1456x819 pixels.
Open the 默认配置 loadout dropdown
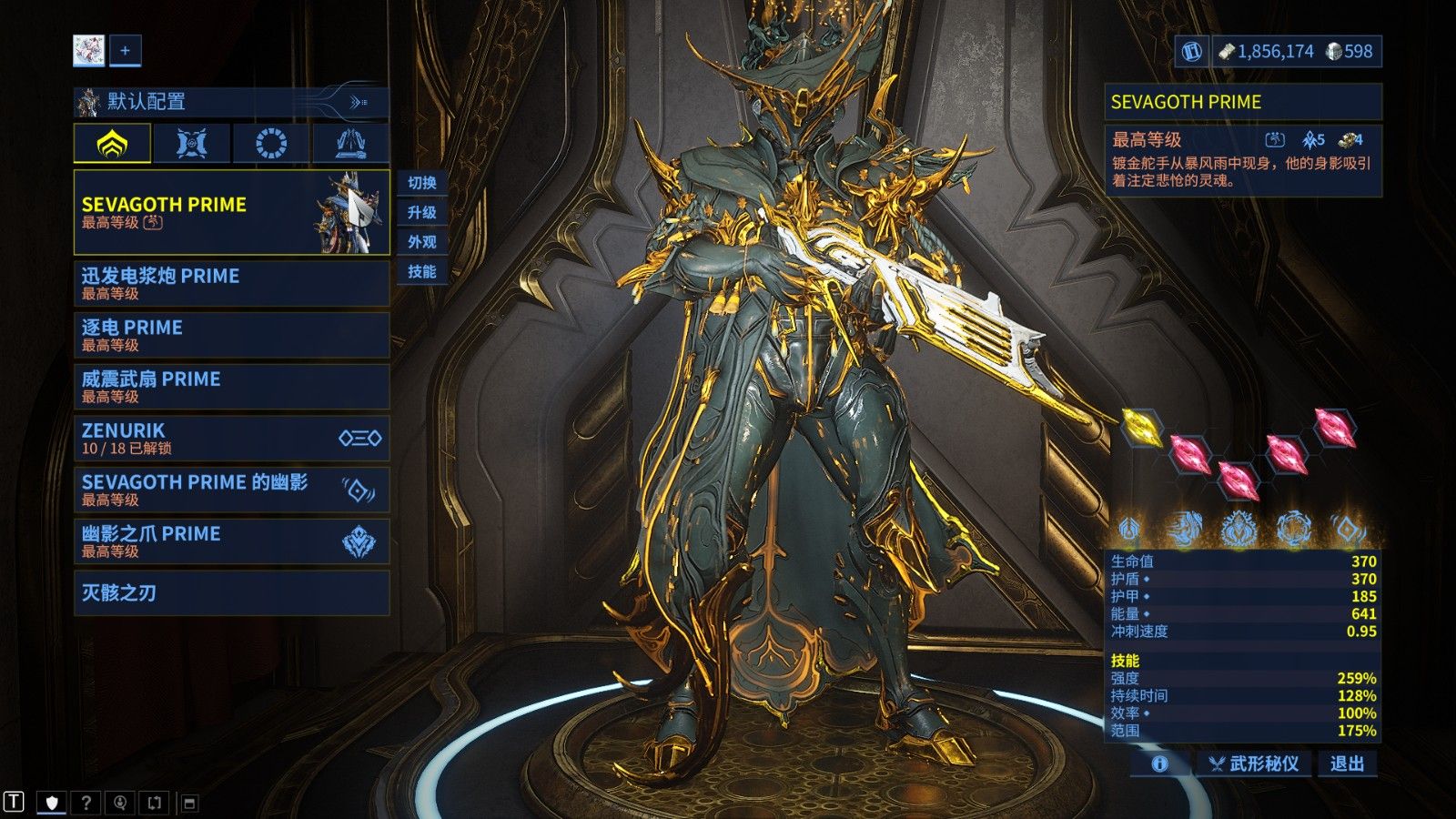click(x=231, y=102)
